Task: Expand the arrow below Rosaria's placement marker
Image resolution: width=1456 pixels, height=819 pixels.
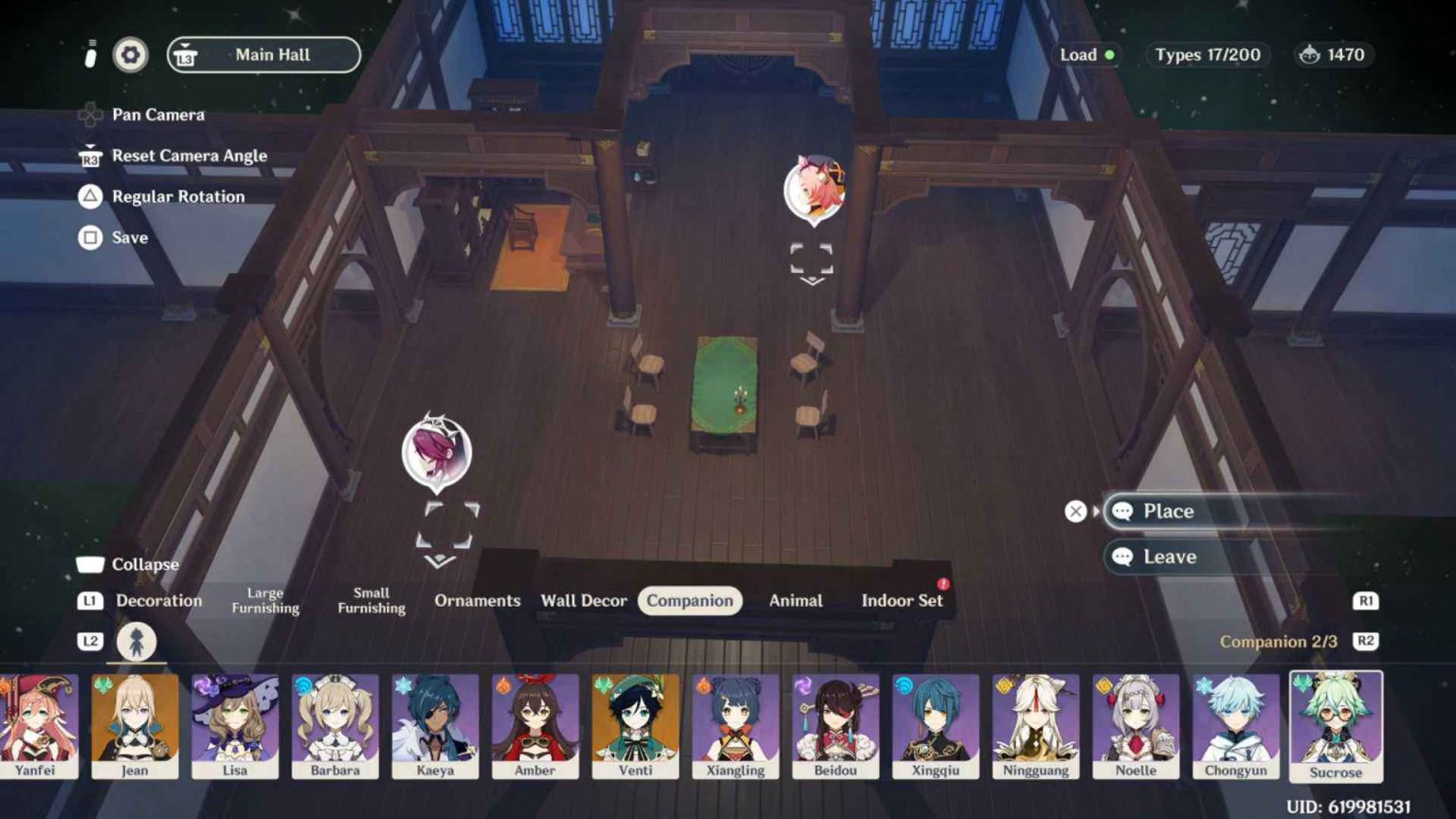Action: (x=439, y=561)
